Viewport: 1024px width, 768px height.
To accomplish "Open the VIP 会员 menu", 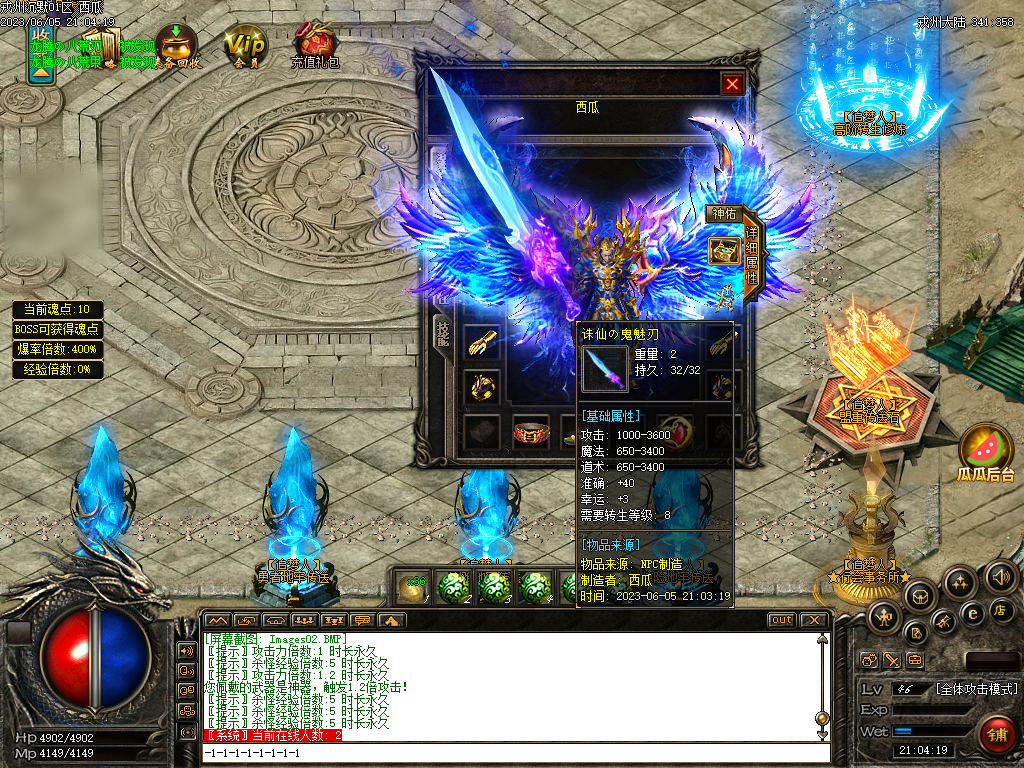I will [245, 47].
